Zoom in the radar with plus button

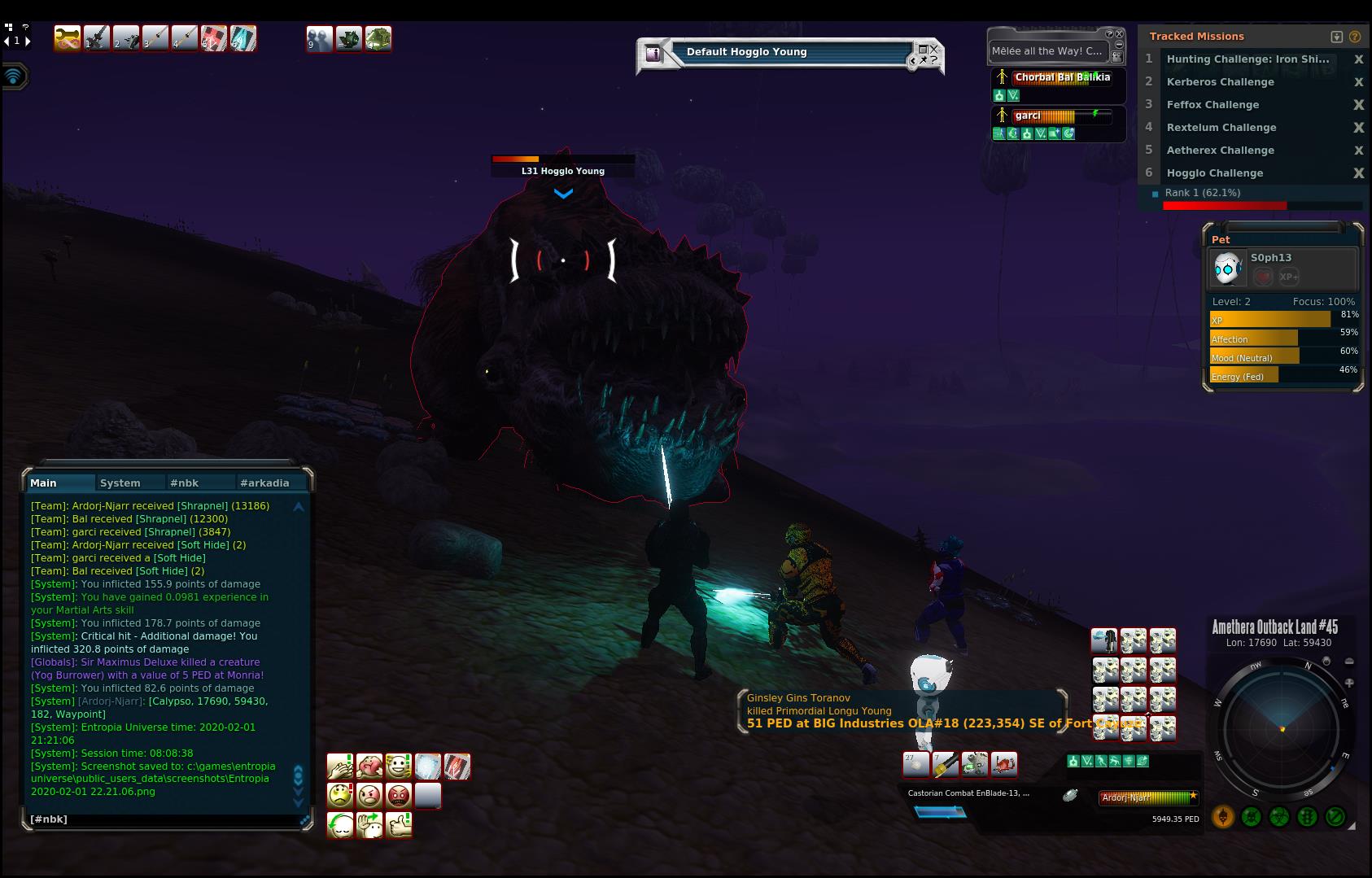(1349, 683)
